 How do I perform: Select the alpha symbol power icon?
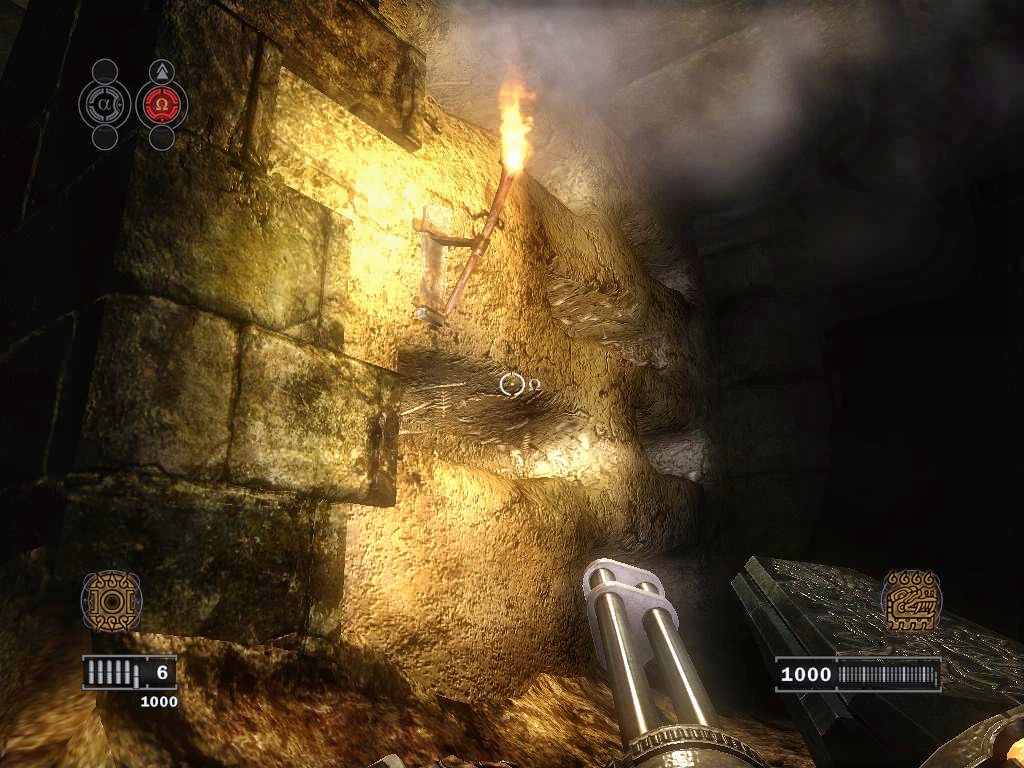(x=104, y=104)
